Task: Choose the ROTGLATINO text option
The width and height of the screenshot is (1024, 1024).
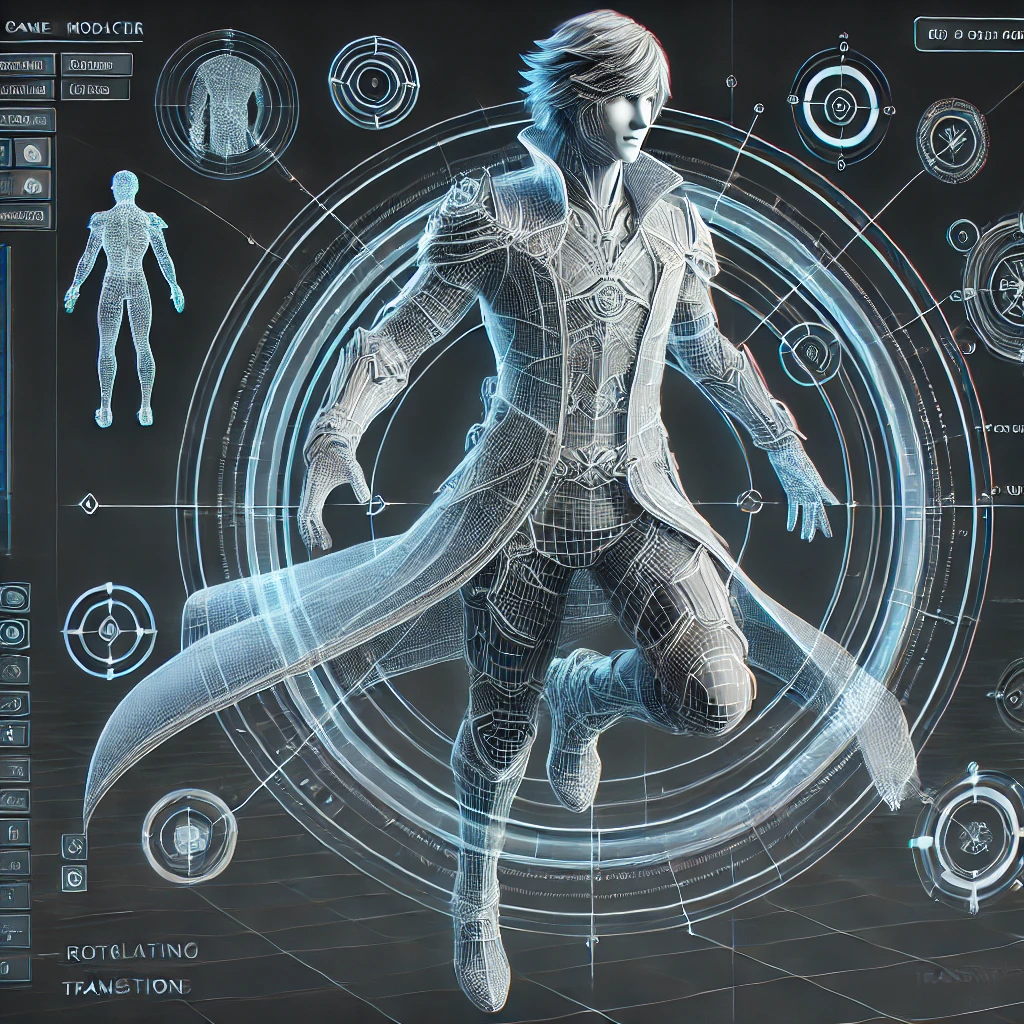Action: click(131, 949)
